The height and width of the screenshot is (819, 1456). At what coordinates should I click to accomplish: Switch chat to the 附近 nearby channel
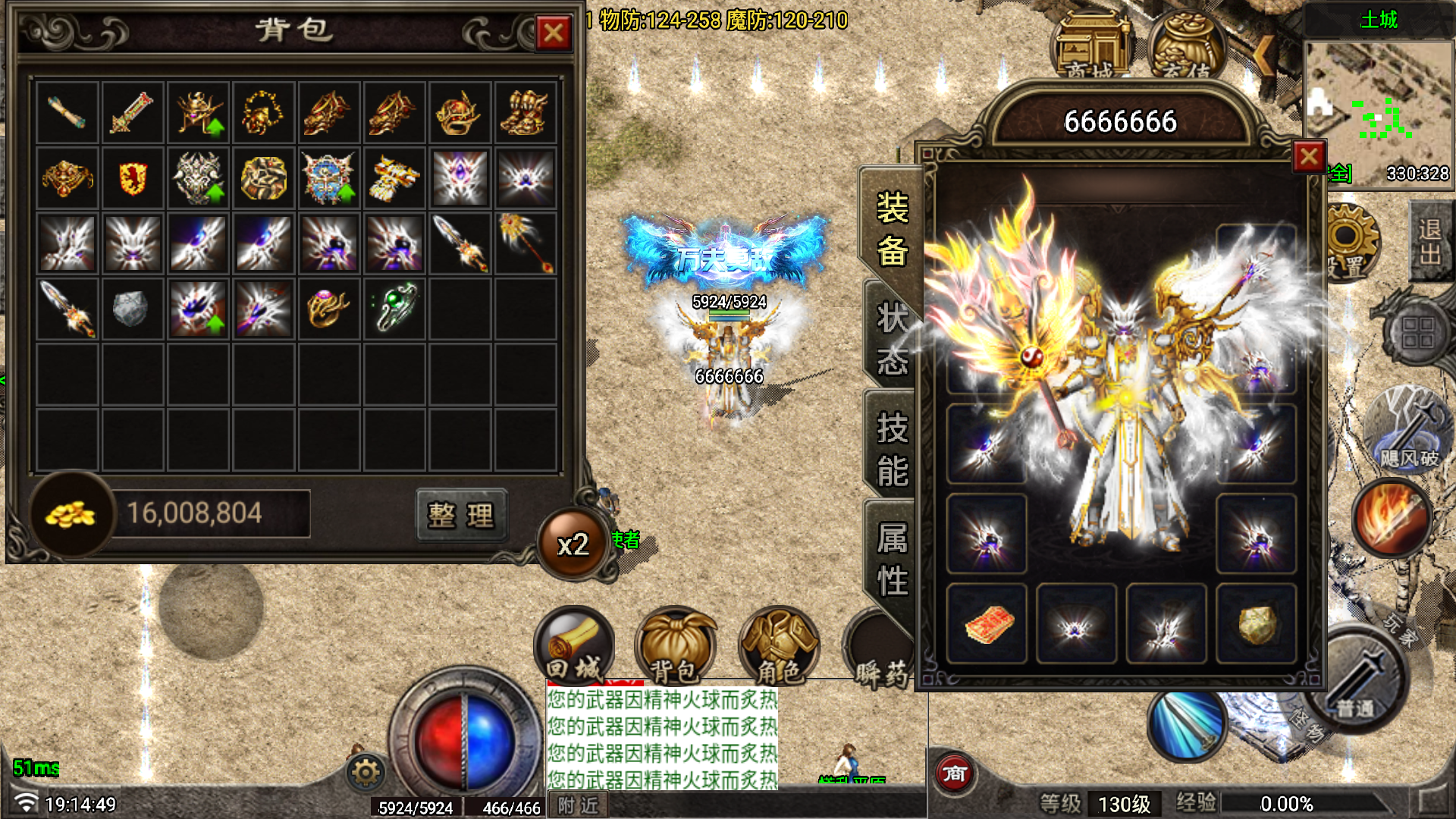pos(578,805)
